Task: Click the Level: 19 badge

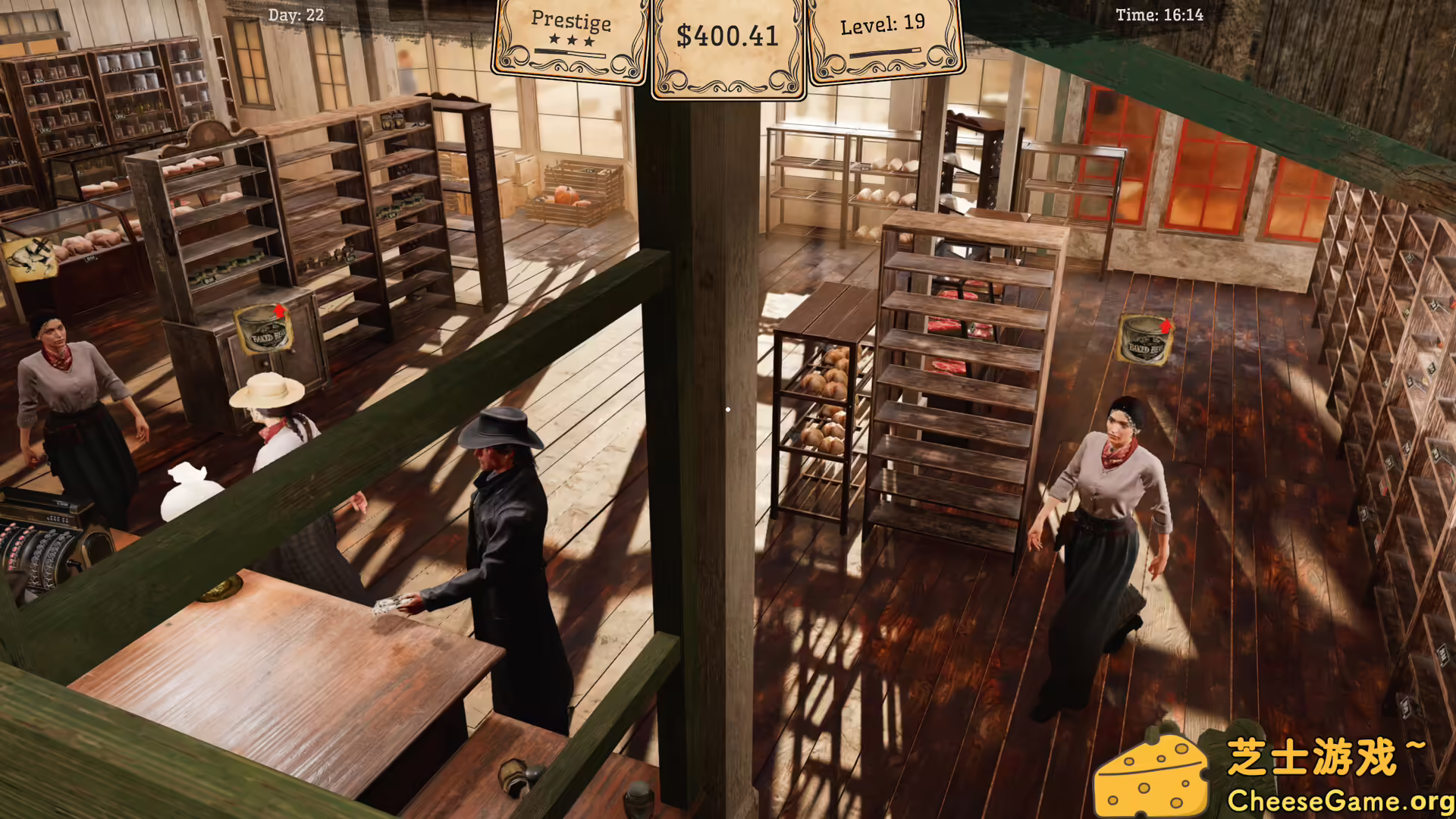Action: tap(881, 24)
